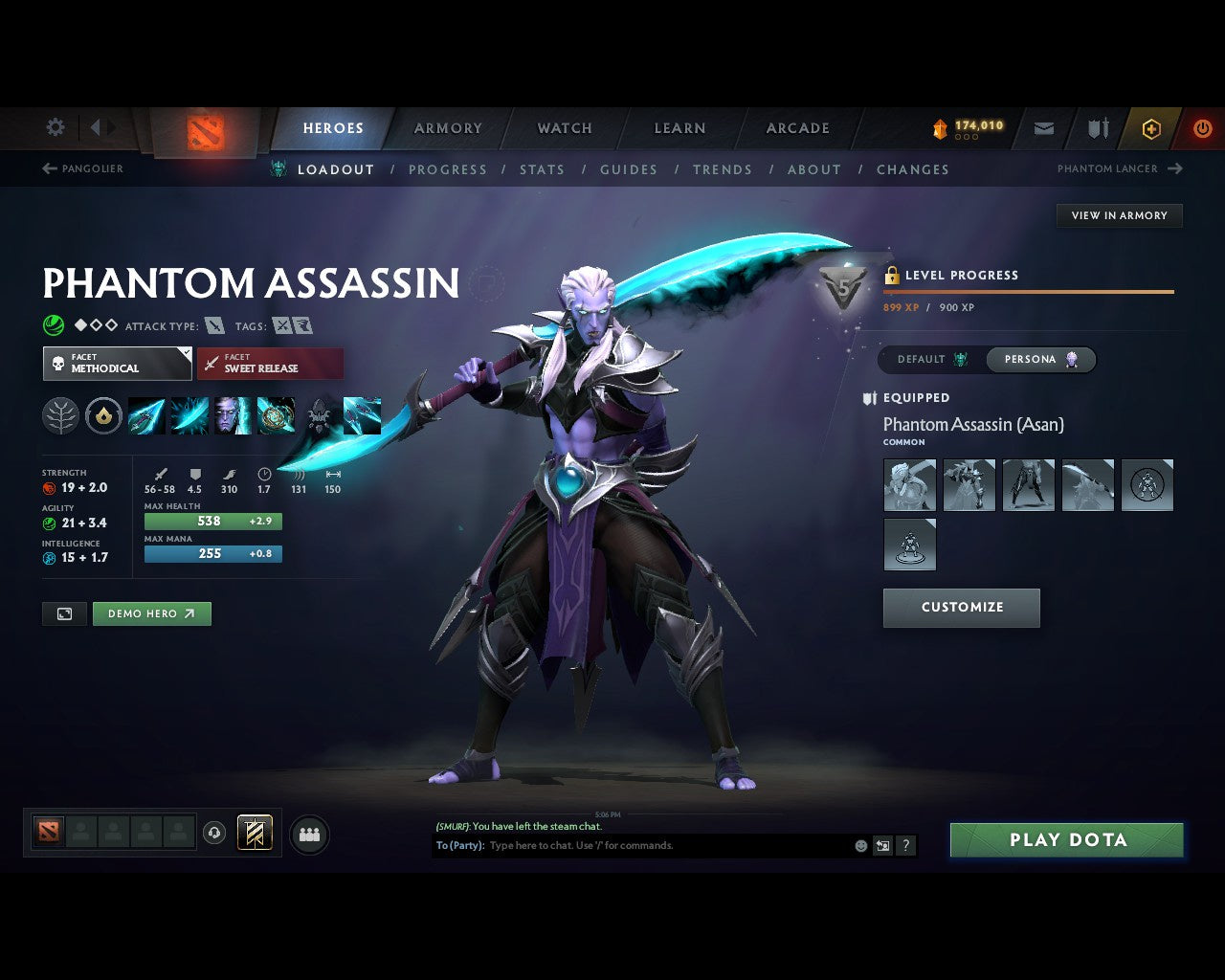The height and width of the screenshot is (980, 1225).
Task: Select the Sweet Release facet
Action: pos(270,364)
